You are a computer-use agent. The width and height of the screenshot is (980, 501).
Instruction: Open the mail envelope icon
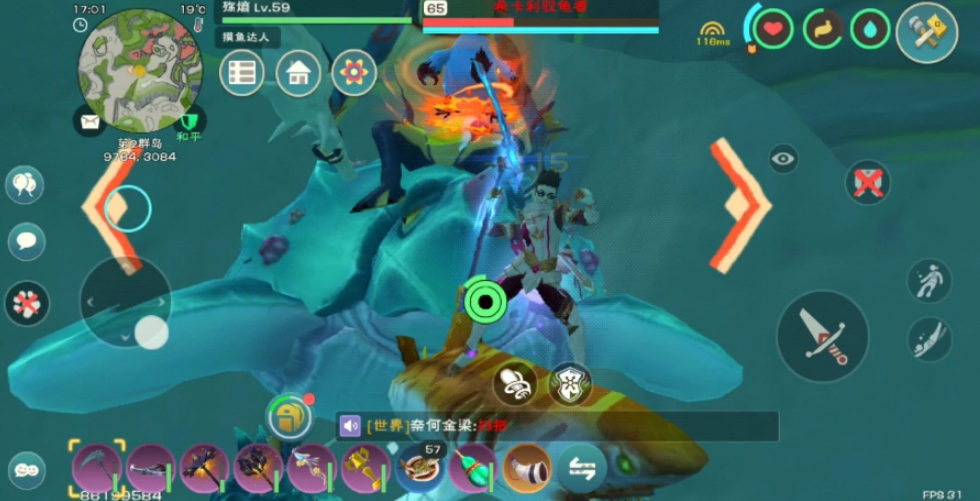coord(89,123)
